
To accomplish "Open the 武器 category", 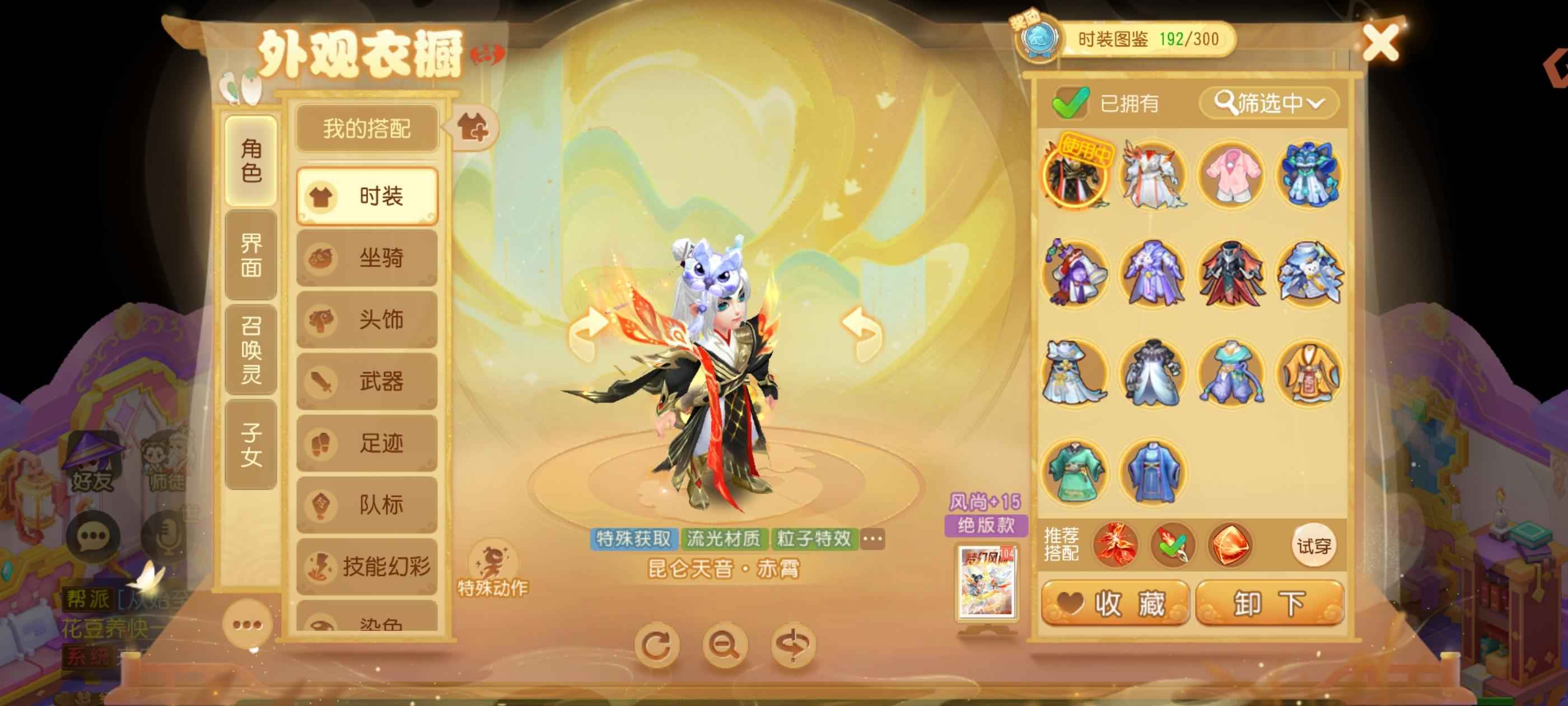I will [366, 382].
